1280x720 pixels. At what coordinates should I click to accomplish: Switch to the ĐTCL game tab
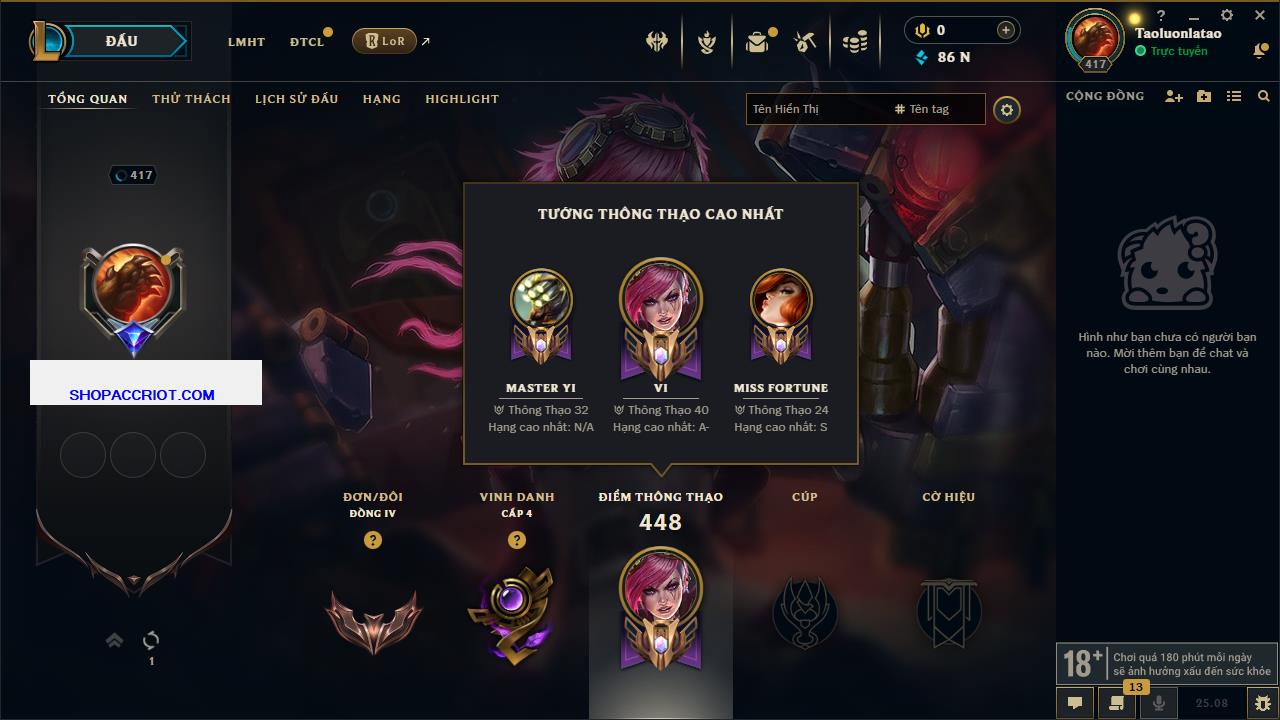pyautogui.click(x=307, y=42)
